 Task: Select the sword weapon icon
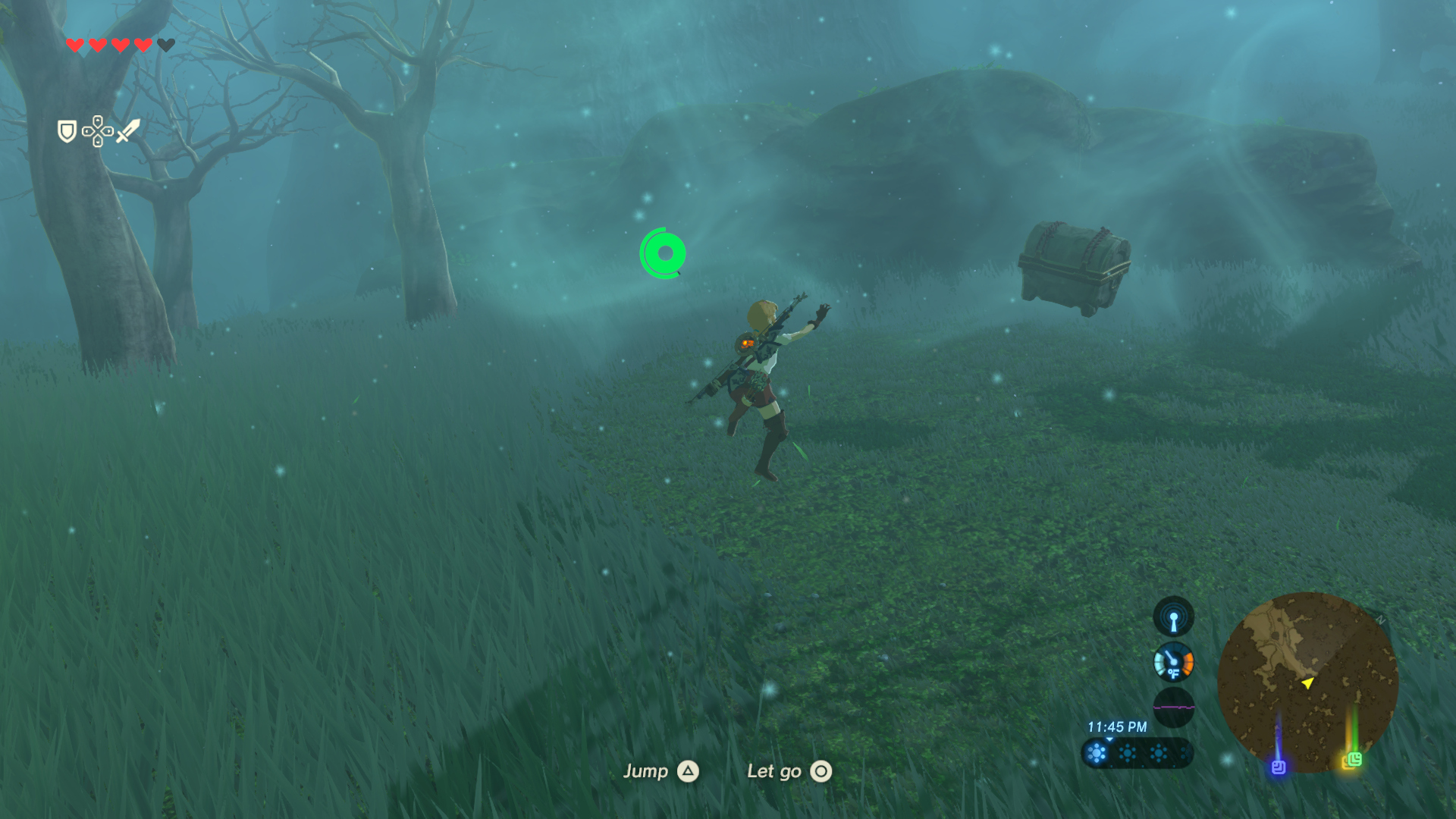pyautogui.click(x=128, y=130)
